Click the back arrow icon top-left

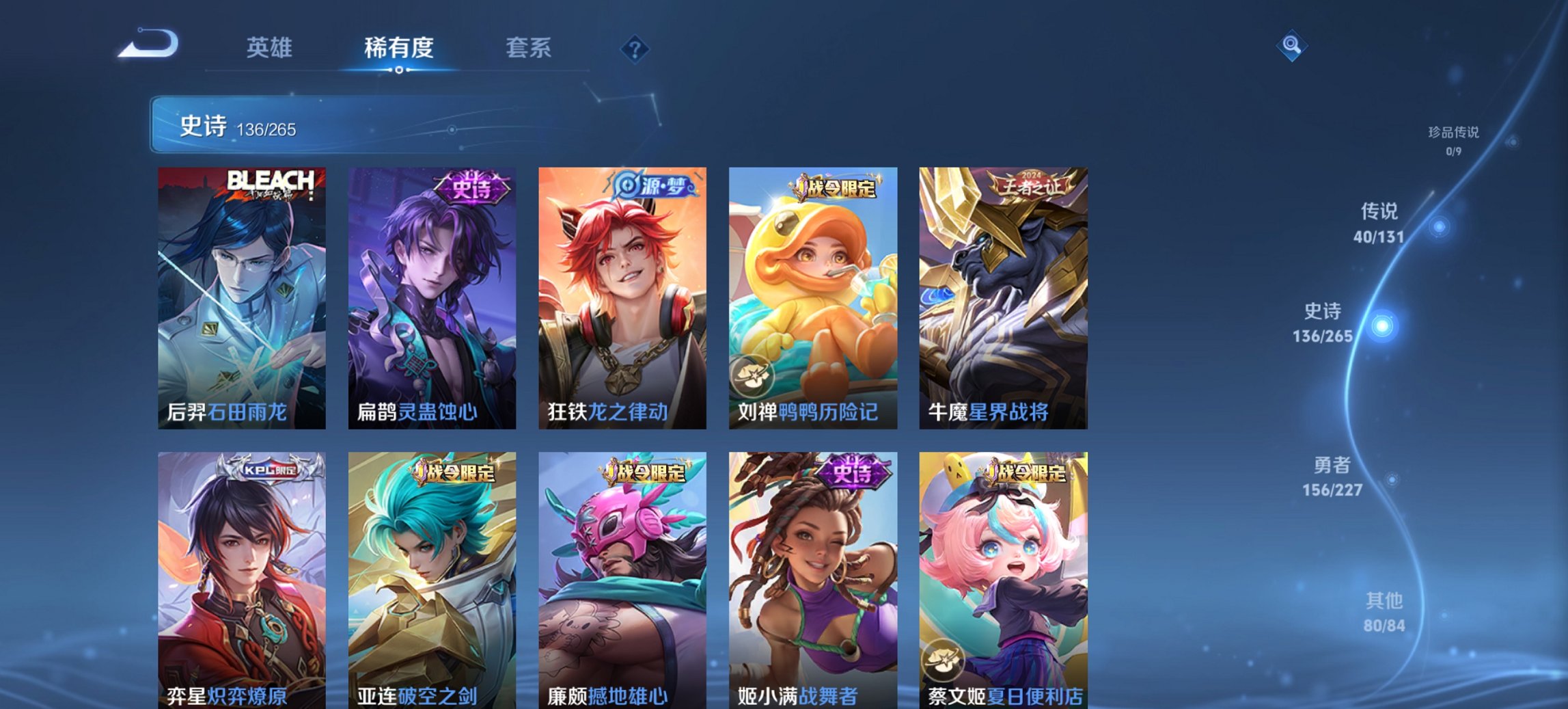(146, 44)
